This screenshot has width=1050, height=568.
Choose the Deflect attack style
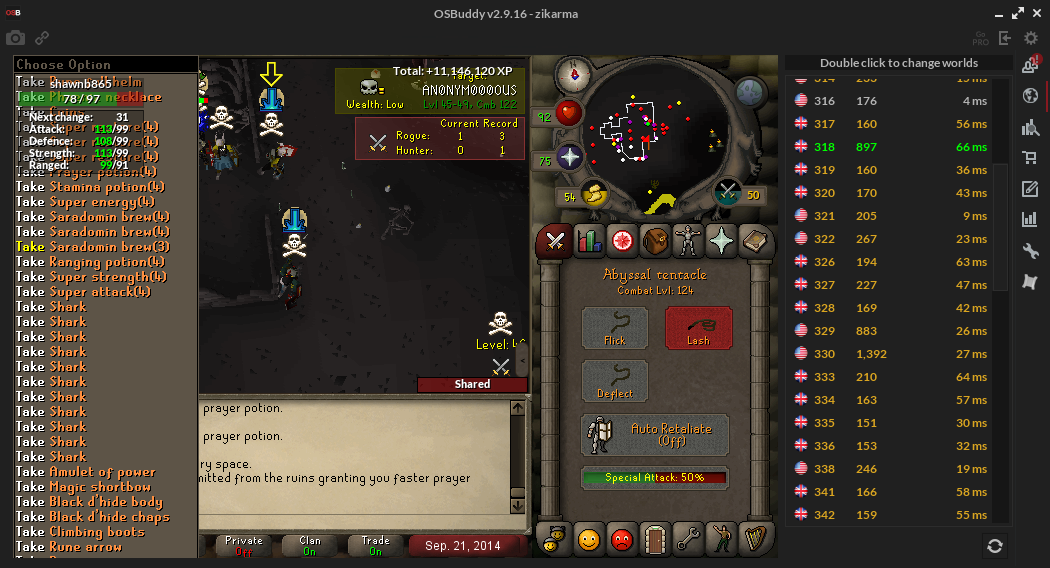615,381
